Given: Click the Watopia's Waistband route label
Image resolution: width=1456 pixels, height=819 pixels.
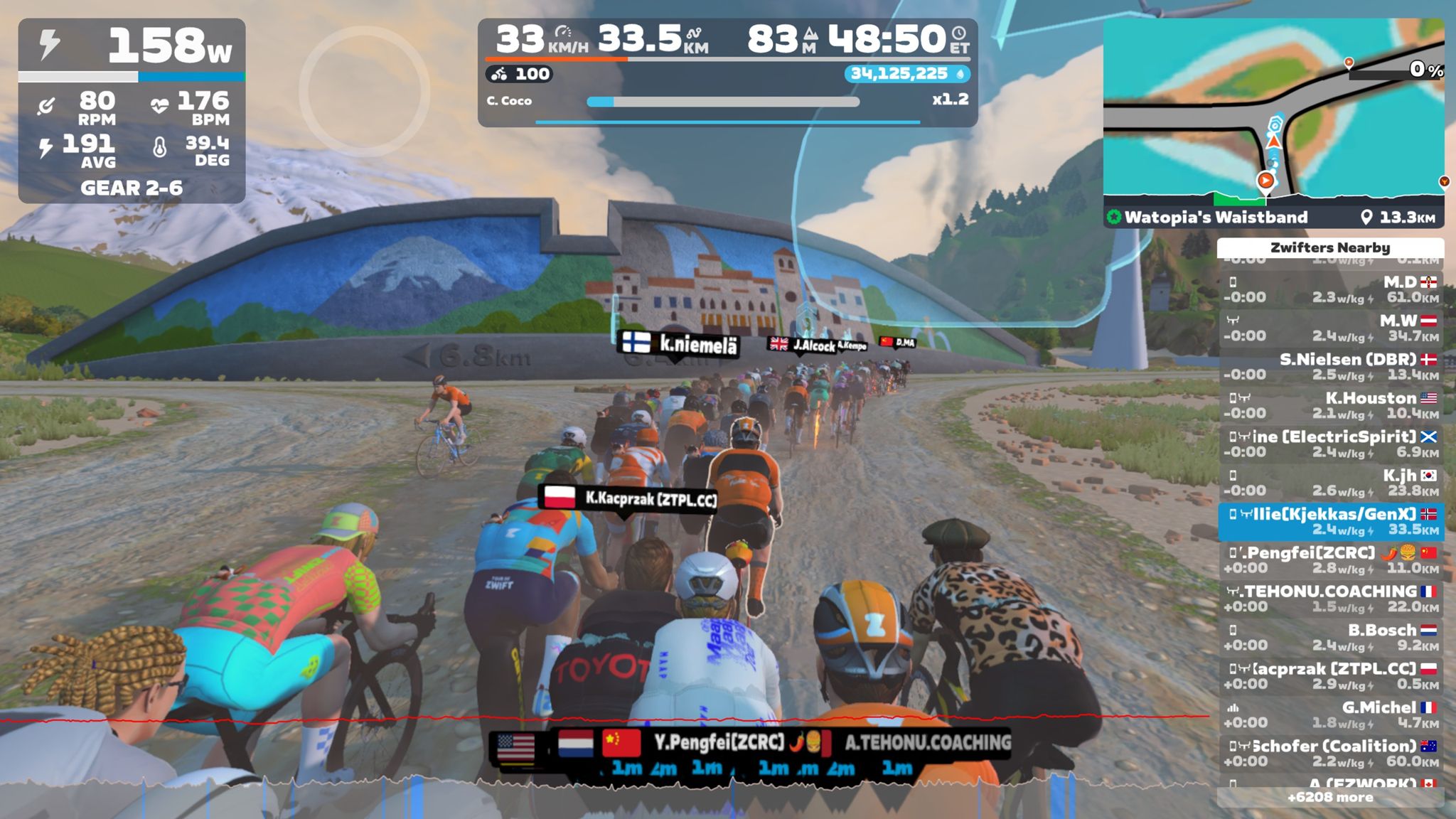Looking at the screenshot, I should tap(1216, 218).
